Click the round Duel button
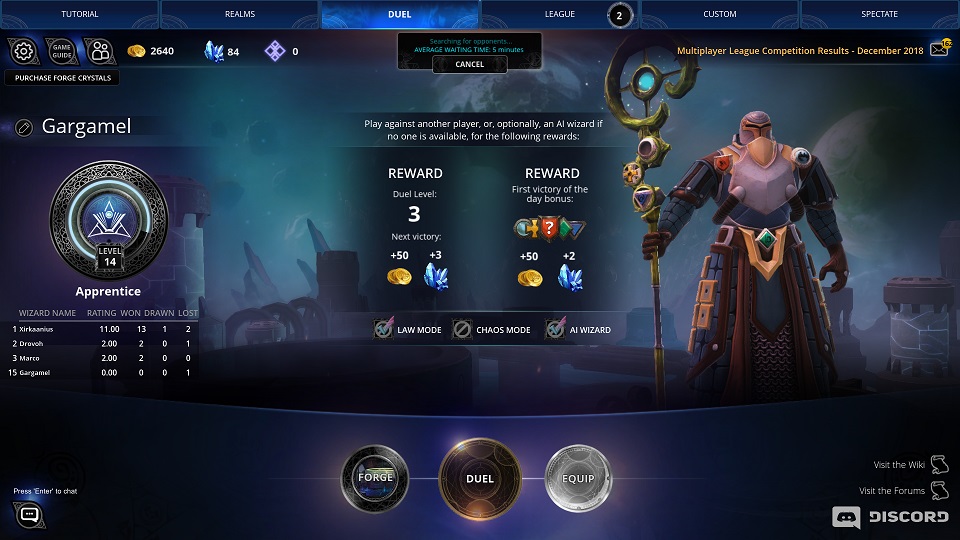960x540 pixels. (x=480, y=478)
